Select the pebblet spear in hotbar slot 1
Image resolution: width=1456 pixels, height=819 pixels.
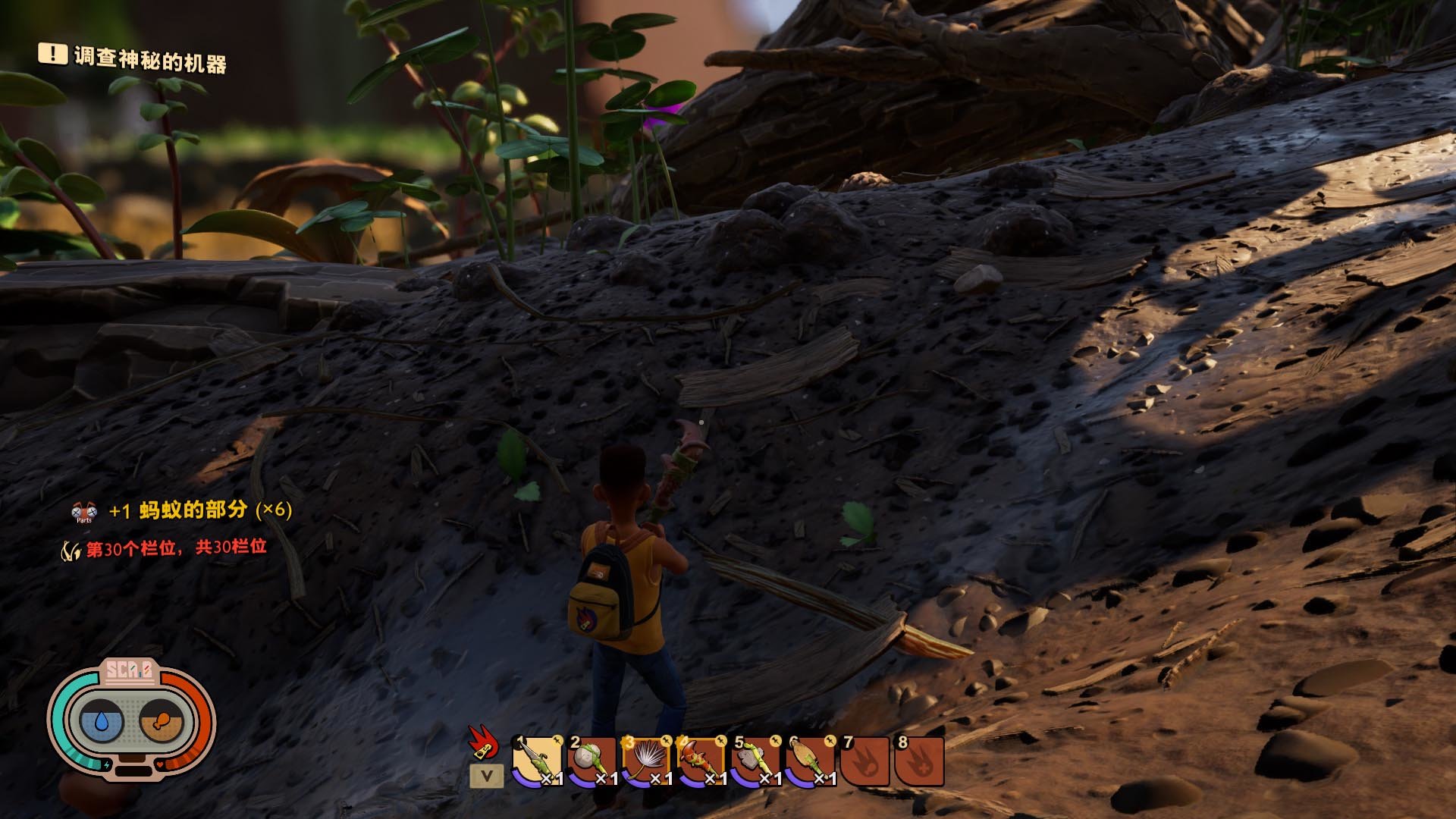(538, 761)
